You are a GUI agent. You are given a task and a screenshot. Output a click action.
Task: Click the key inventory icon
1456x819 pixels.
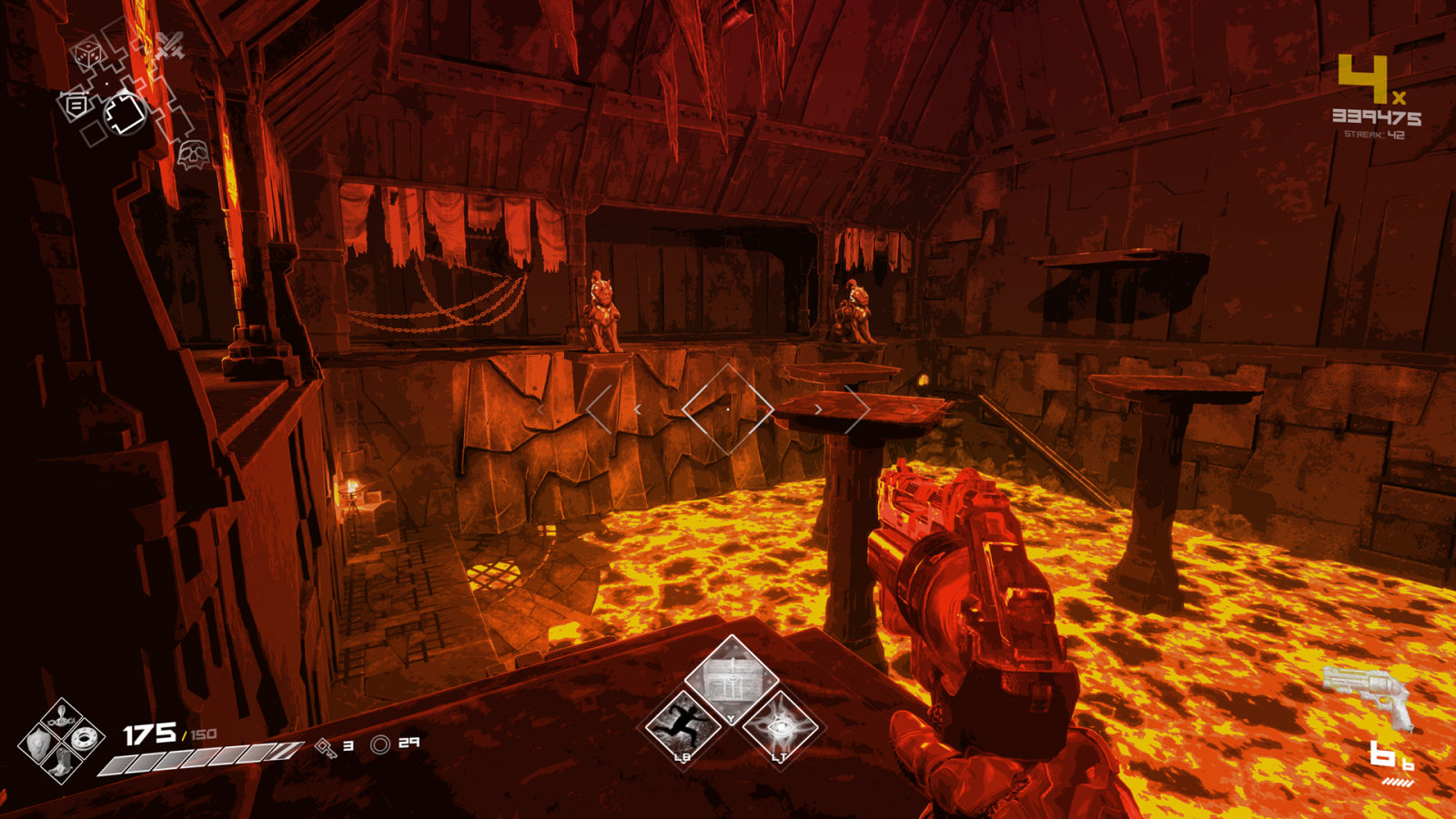pyautogui.click(x=325, y=747)
